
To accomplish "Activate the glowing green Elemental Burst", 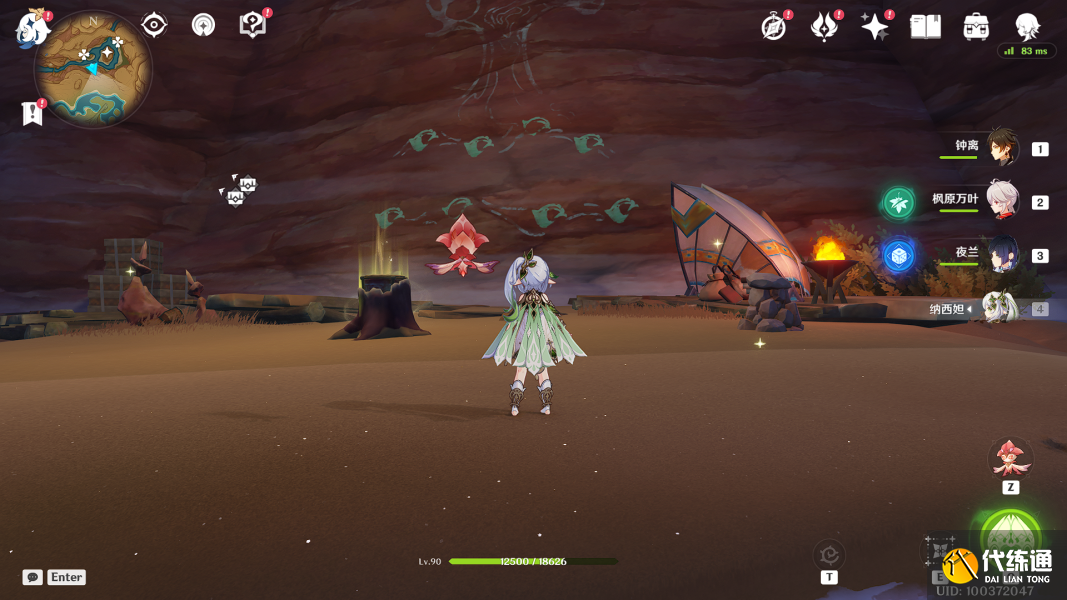I will tap(1010, 535).
